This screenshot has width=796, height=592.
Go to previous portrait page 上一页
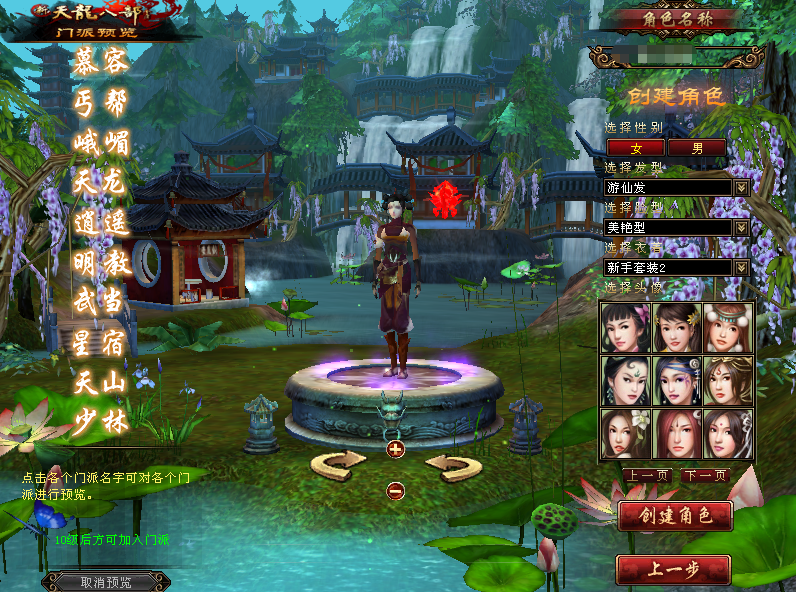[x=646, y=476]
